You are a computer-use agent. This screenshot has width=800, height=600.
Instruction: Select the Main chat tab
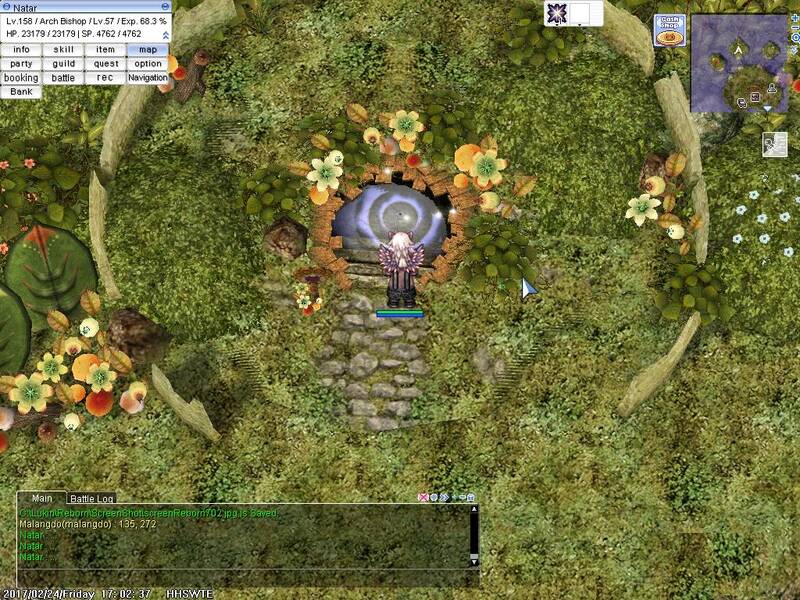[x=42, y=498]
